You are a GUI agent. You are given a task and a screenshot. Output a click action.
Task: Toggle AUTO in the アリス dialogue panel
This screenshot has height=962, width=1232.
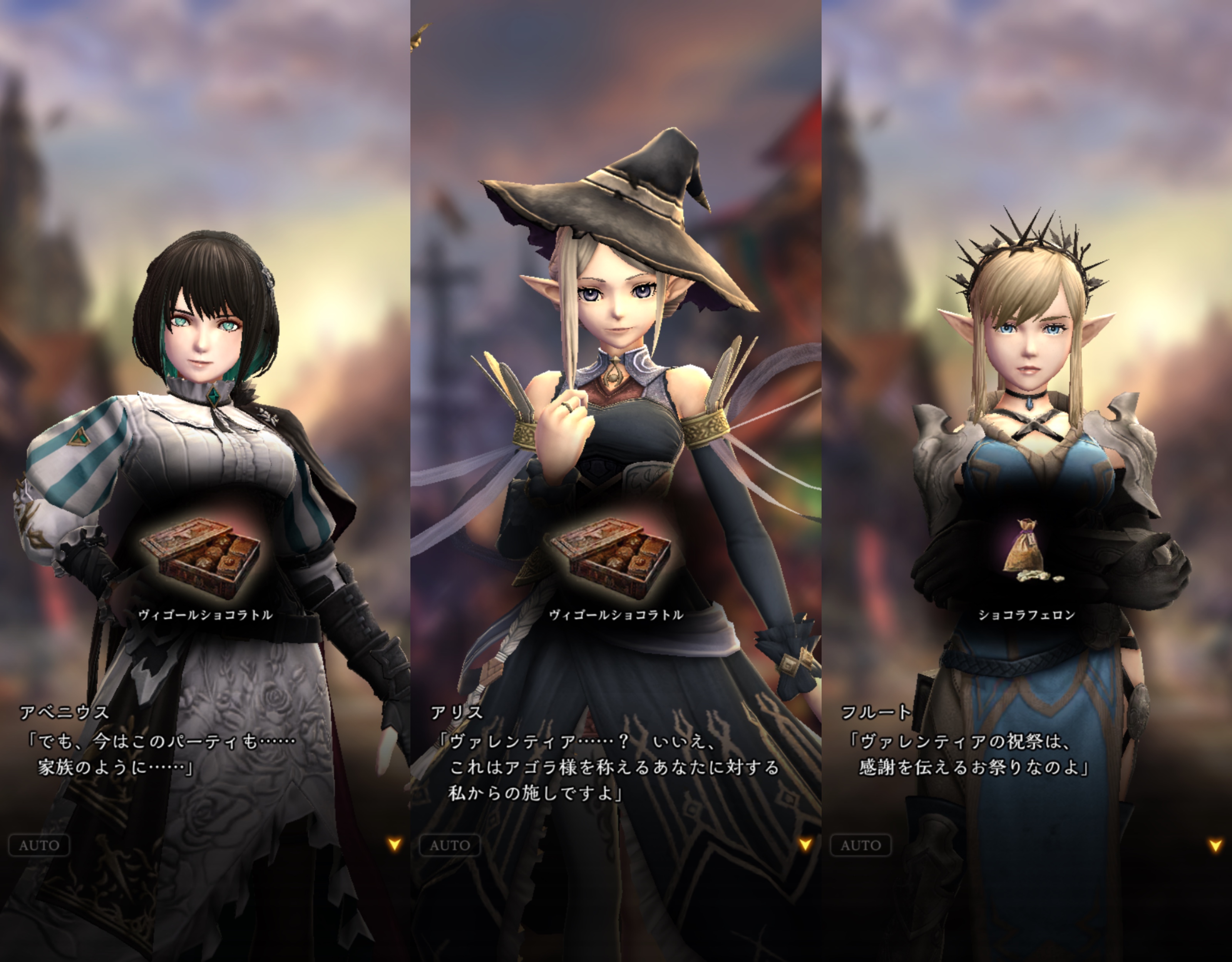450,845
